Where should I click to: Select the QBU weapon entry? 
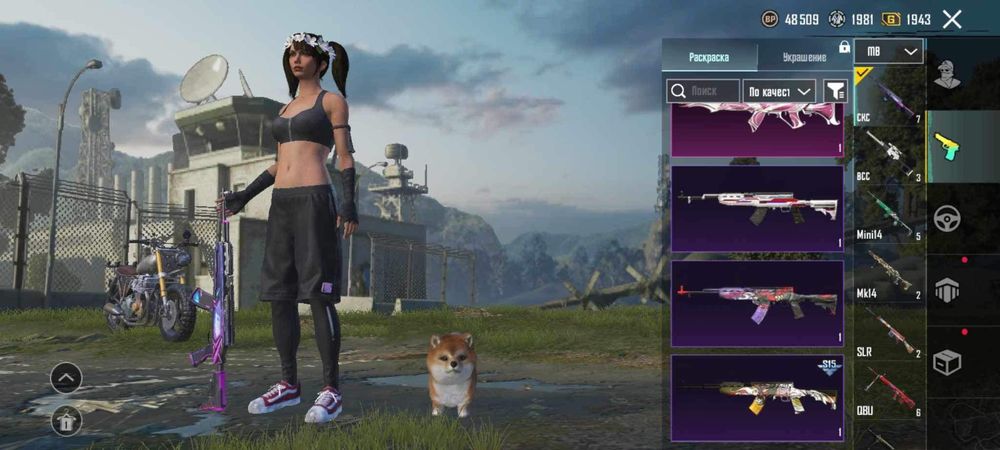(x=889, y=390)
